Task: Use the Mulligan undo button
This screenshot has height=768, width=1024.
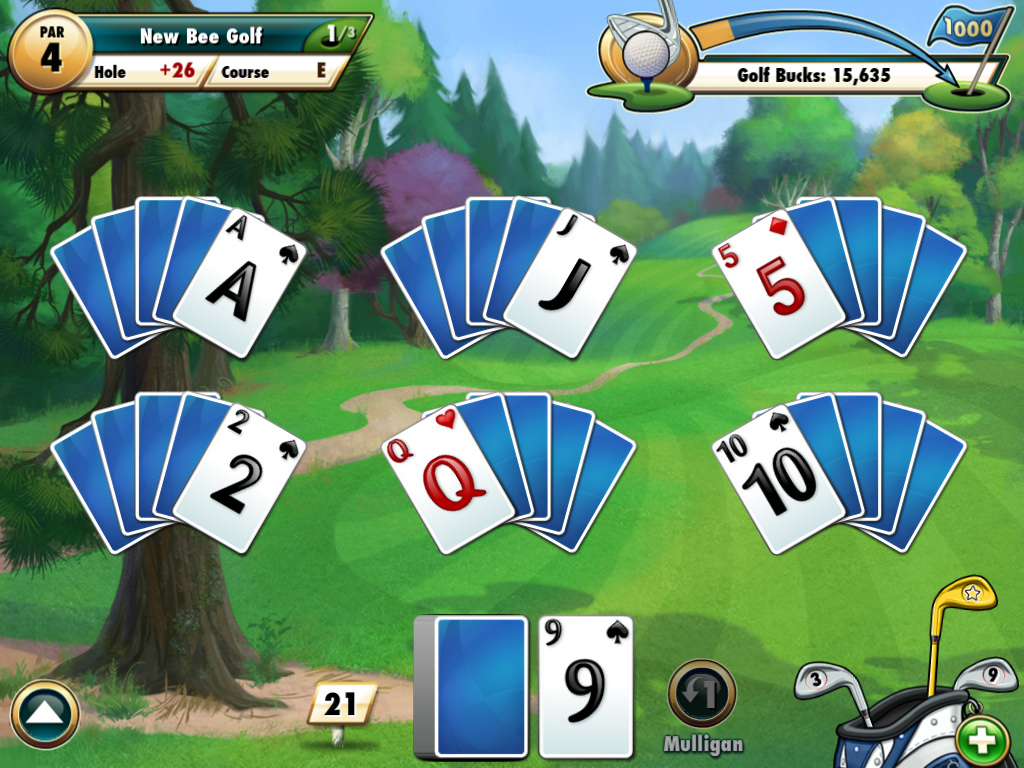Action: coord(702,694)
